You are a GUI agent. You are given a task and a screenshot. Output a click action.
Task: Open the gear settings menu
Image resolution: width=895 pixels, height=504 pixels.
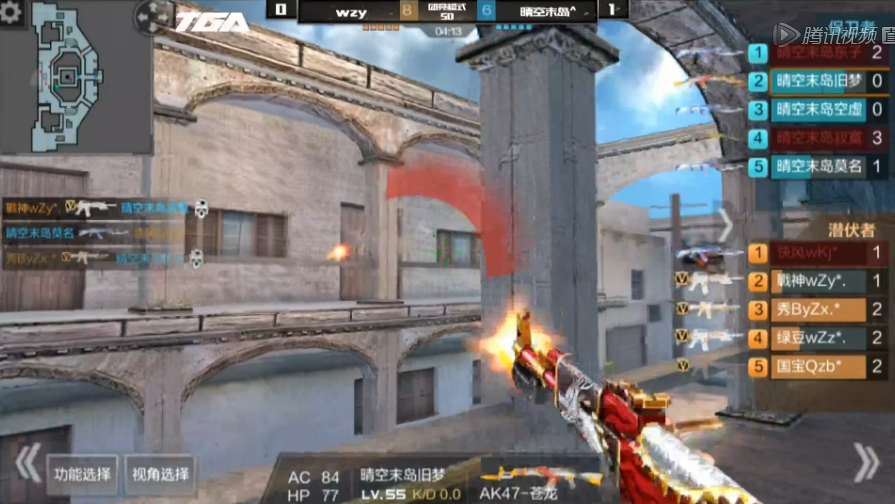click(x=11, y=13)
